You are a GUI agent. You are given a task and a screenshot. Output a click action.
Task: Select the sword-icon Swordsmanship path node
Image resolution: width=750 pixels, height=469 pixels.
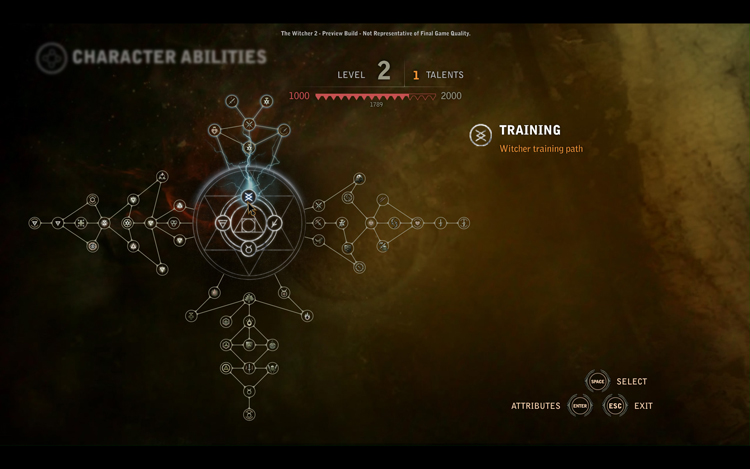pos(276,223)
